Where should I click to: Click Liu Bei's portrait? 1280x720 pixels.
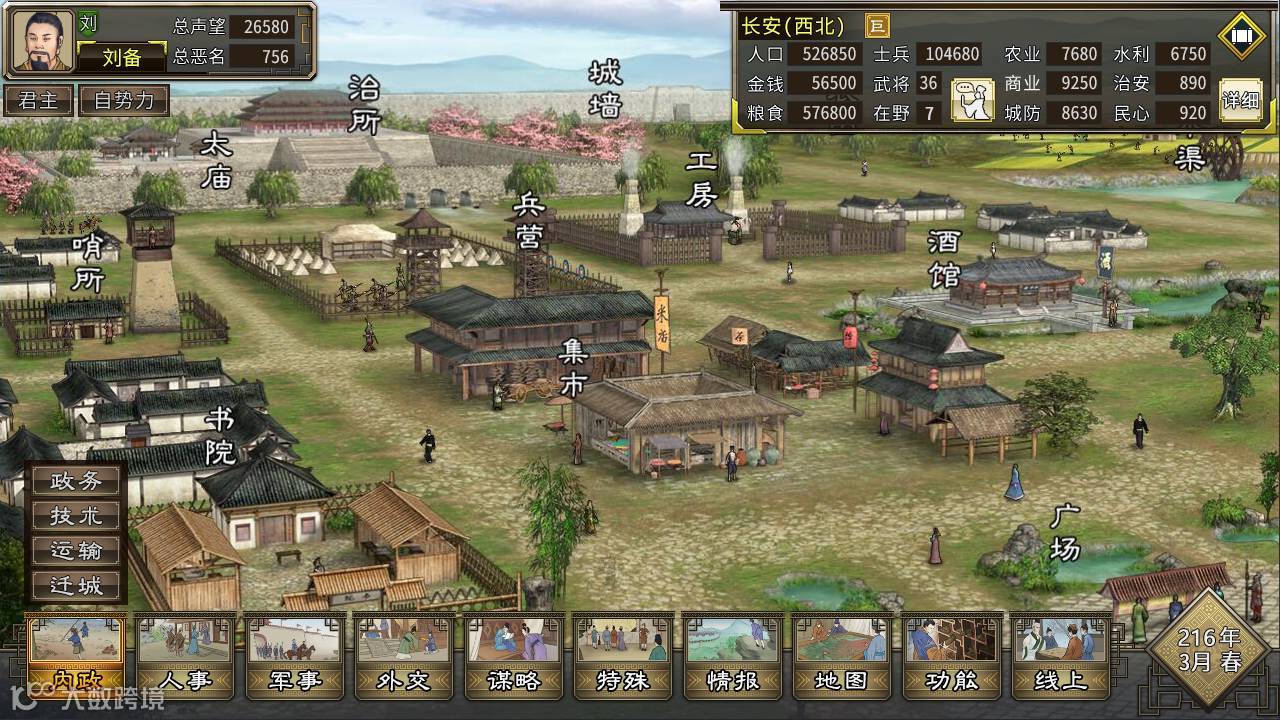point(43,42)
